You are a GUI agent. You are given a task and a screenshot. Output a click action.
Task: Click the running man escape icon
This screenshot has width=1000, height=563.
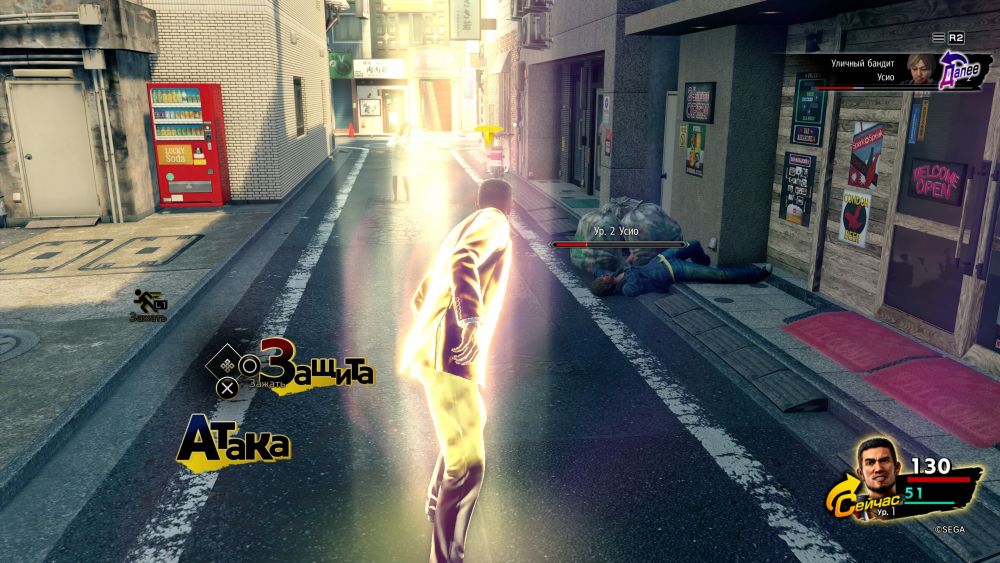pyautogui.click(x=148, y=299)
